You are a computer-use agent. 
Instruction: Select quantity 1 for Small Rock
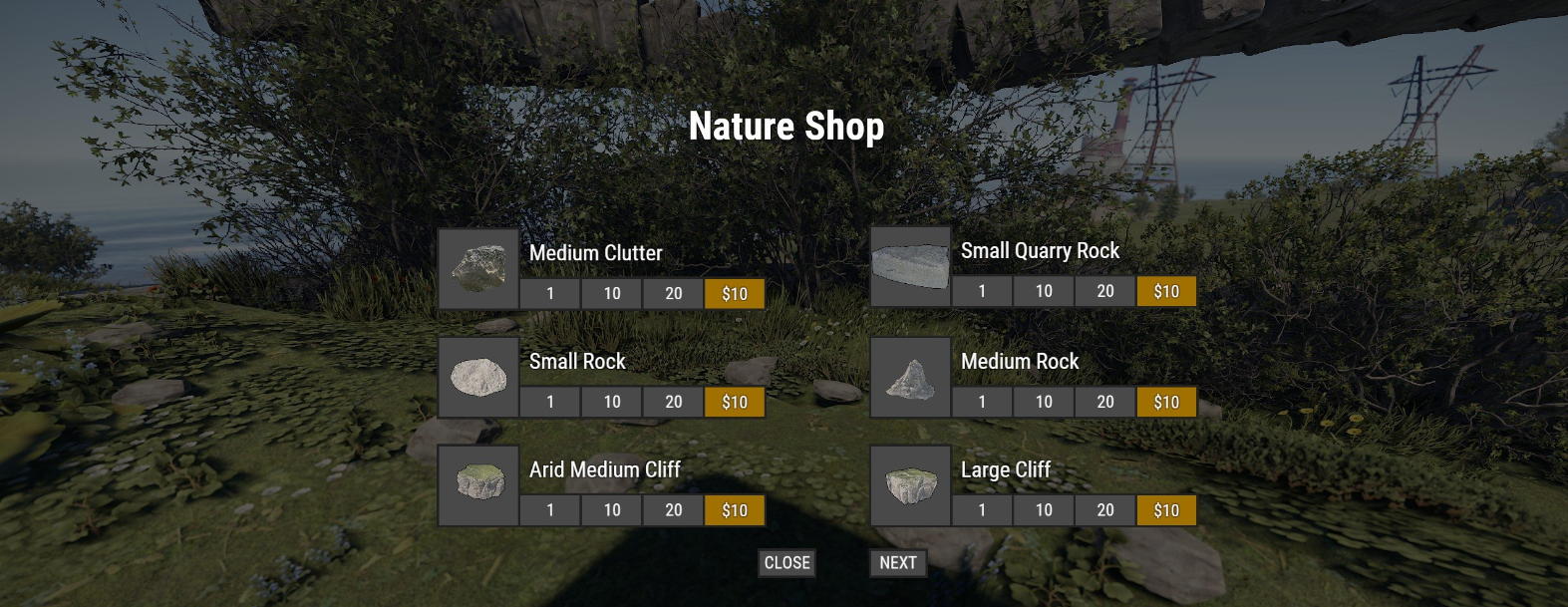(549, 402)
